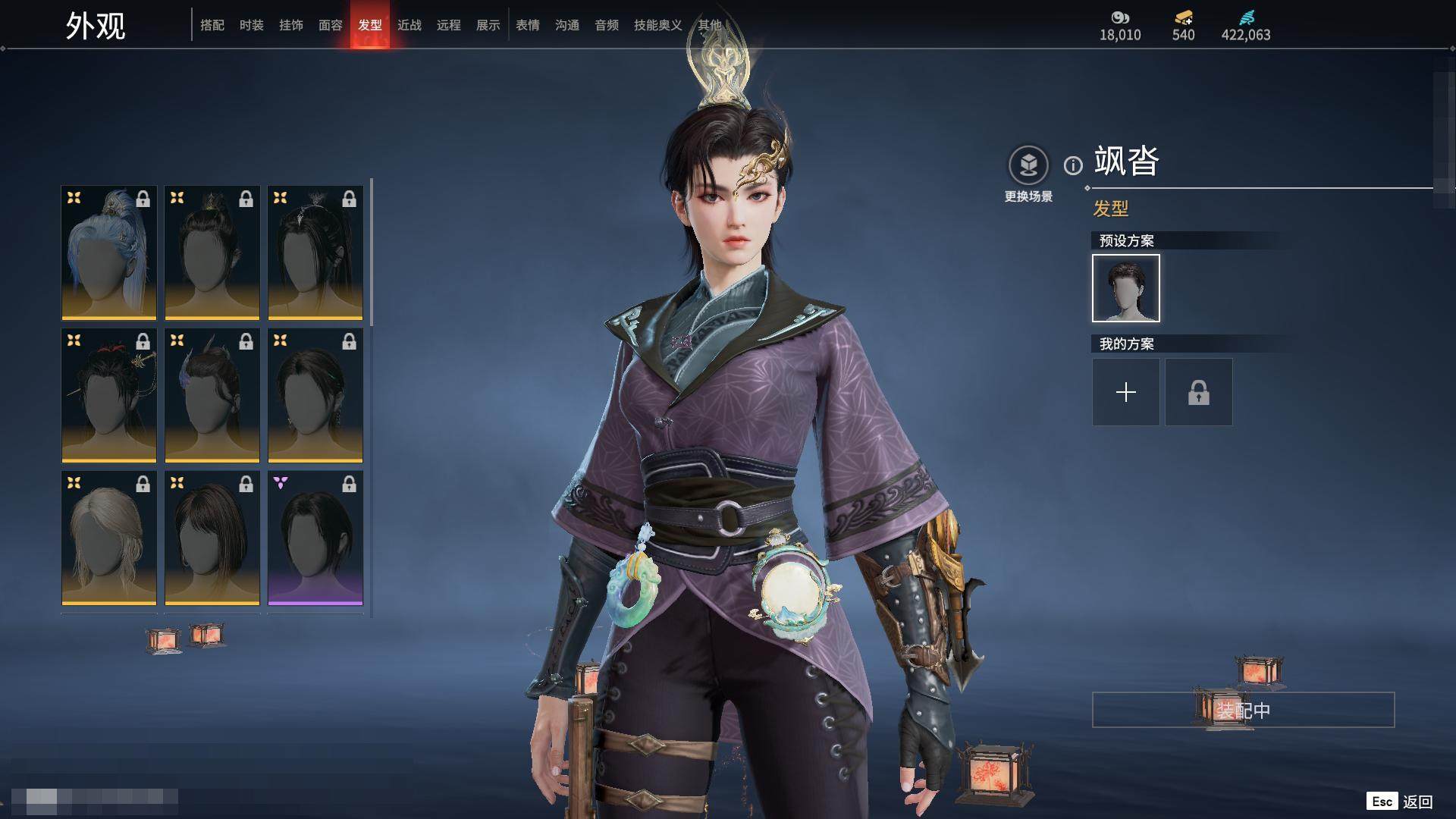Choose the blue ponytail hairstyle

(x=109, y=253)
